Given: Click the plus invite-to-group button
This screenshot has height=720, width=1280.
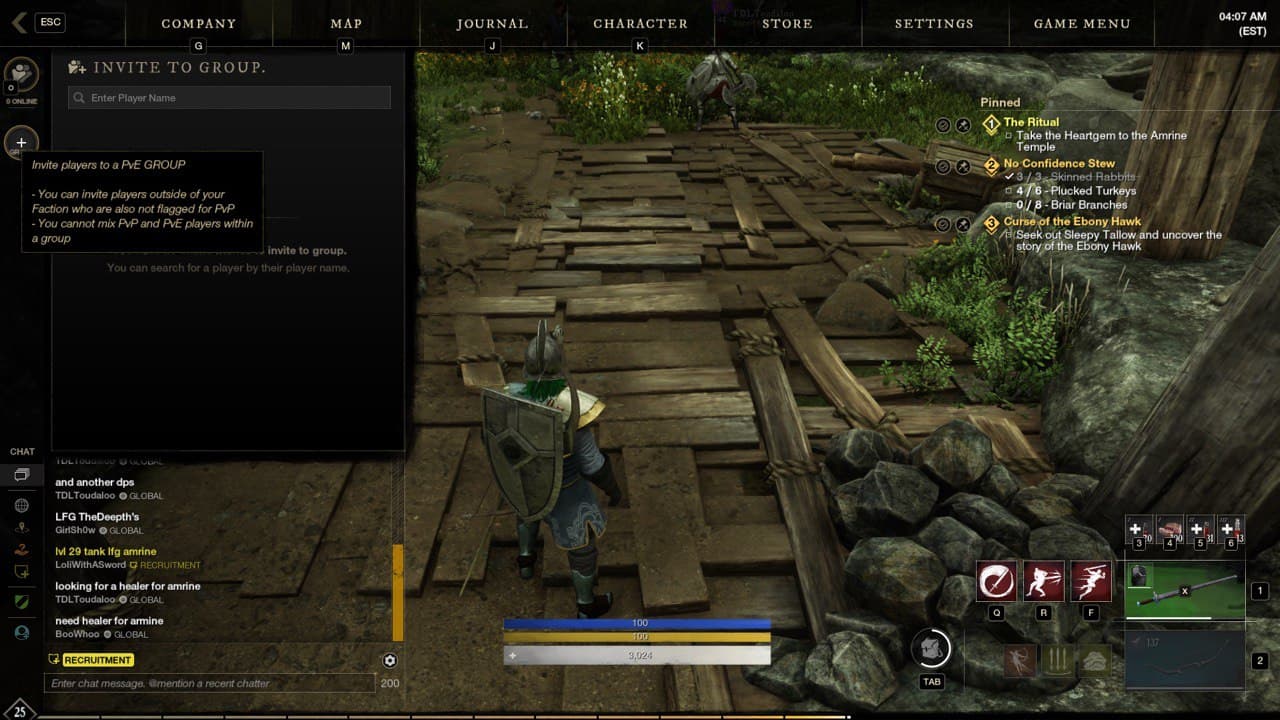Looking at the screenshot, I should point(21,143).
